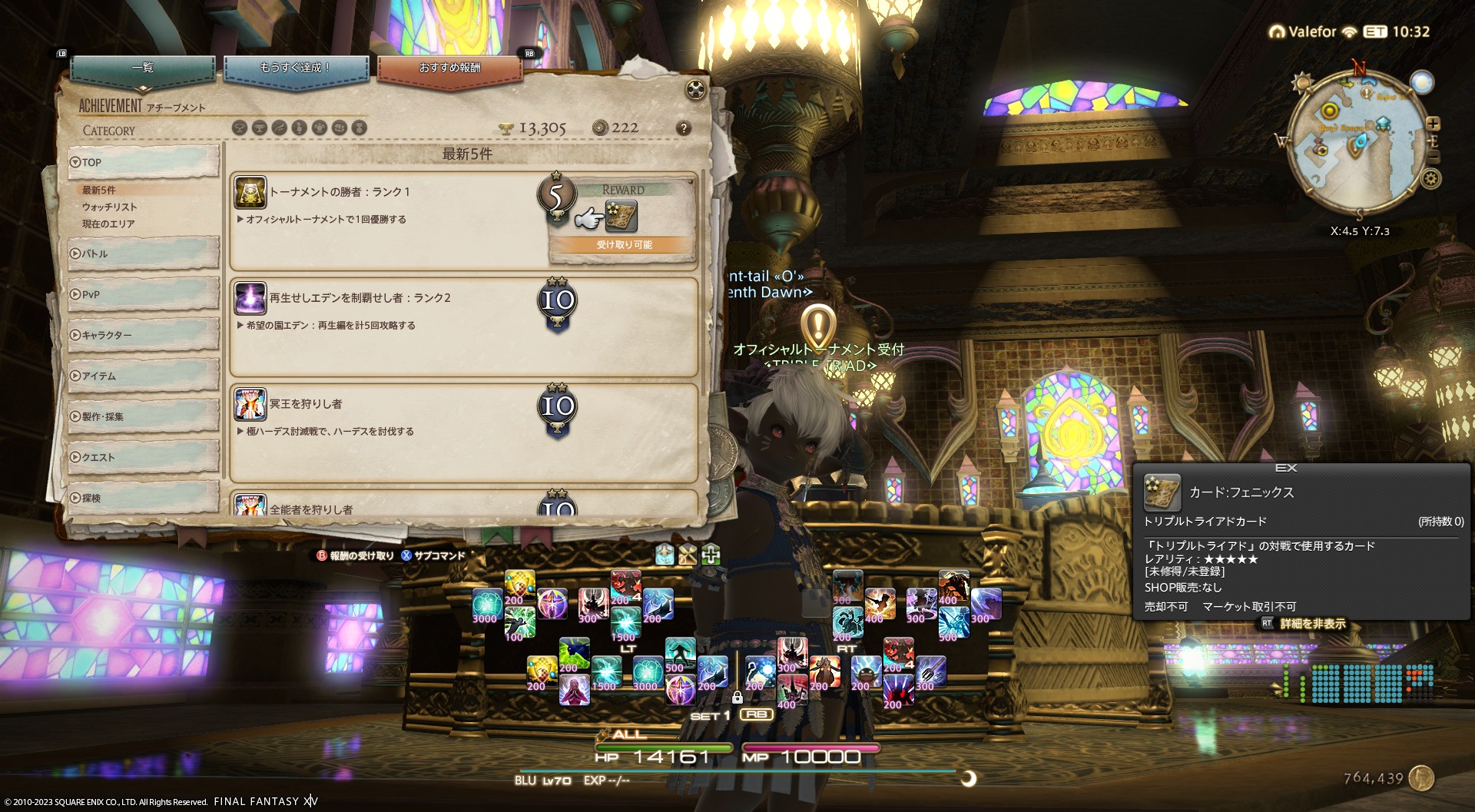Expand the アイテム category

click(143, 376)
